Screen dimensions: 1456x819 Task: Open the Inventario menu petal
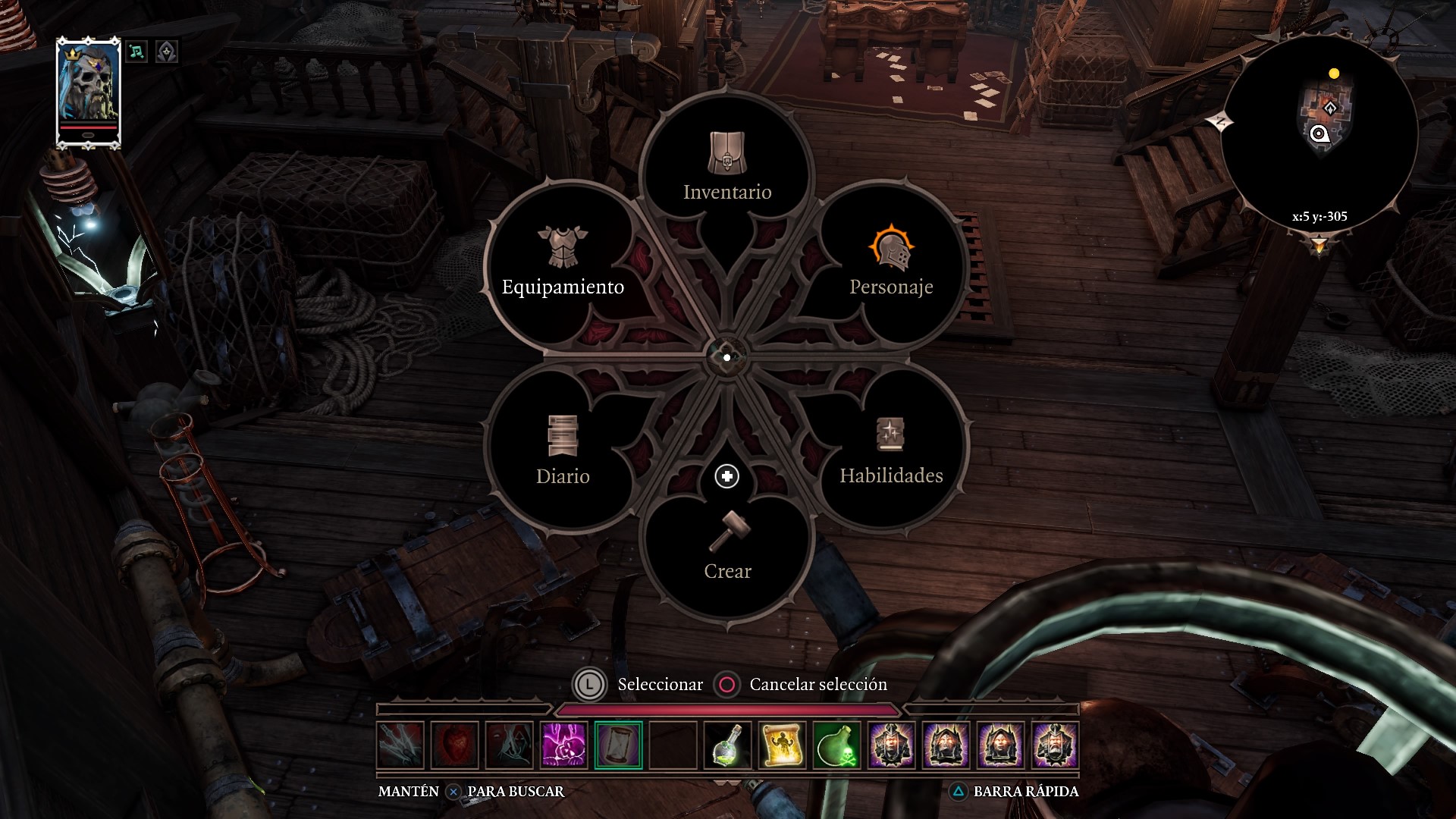(727, 169)
